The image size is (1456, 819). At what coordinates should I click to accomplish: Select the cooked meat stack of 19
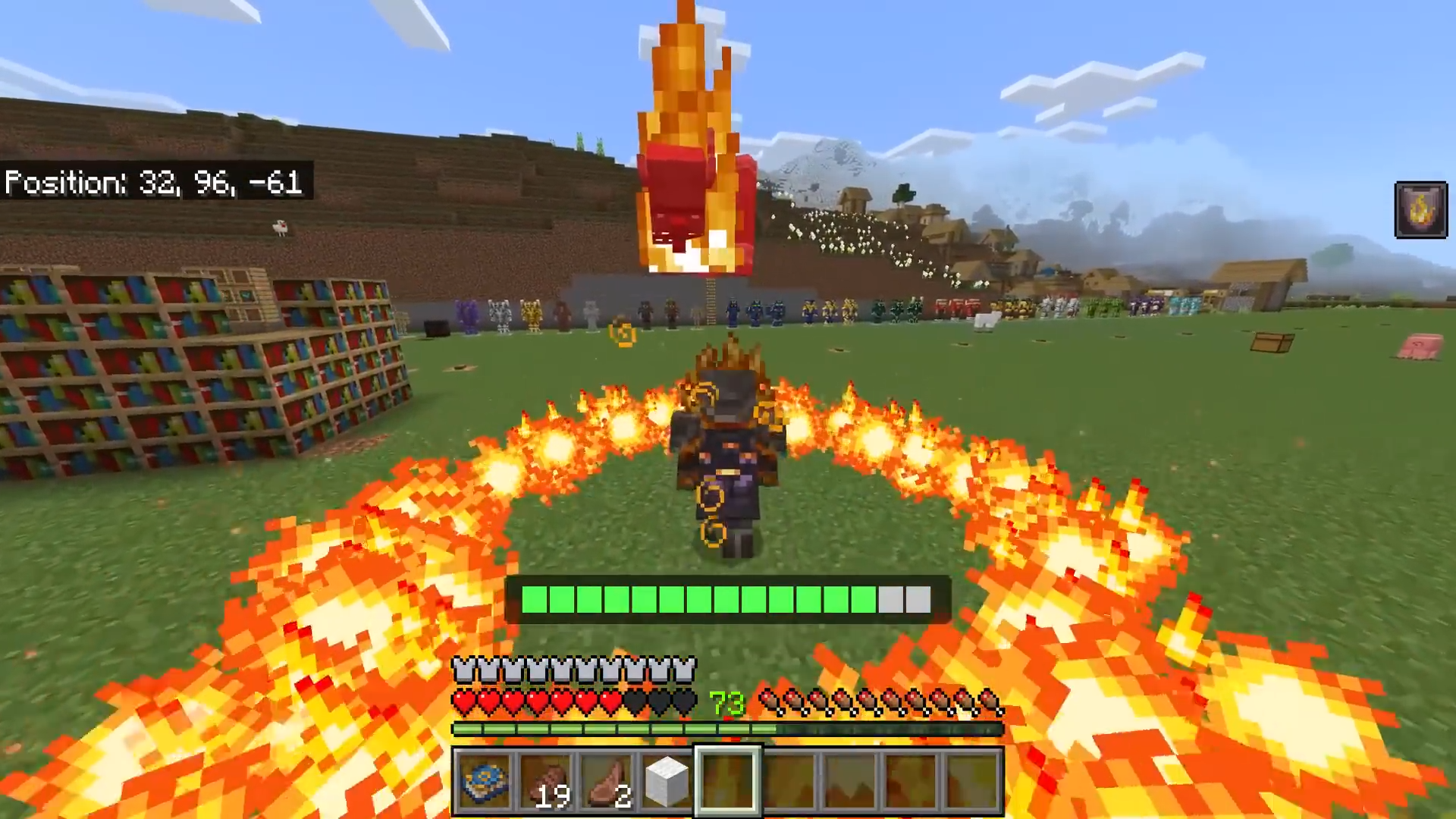546,781
